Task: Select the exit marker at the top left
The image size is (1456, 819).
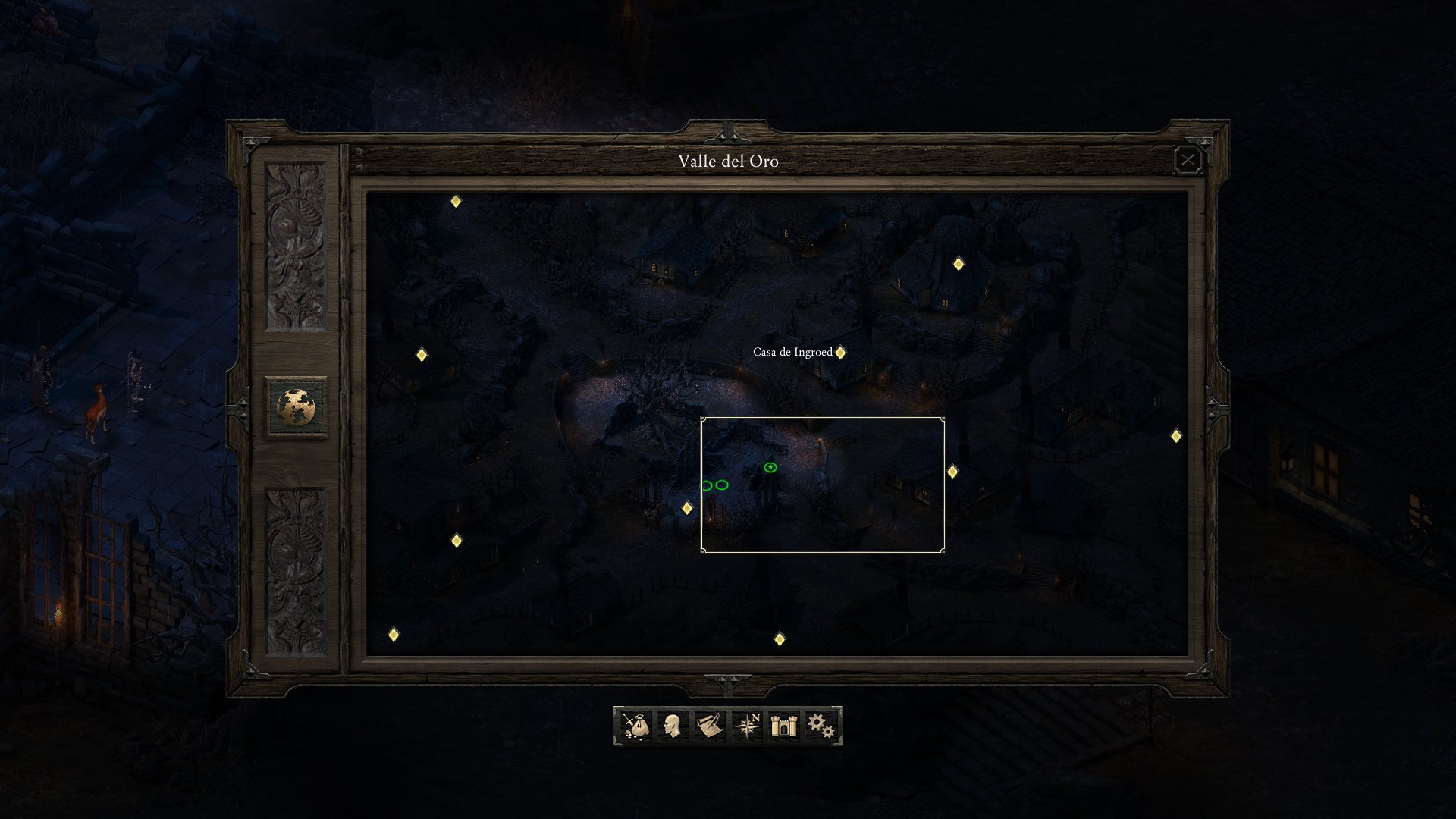Action: (x=456, y=202)
